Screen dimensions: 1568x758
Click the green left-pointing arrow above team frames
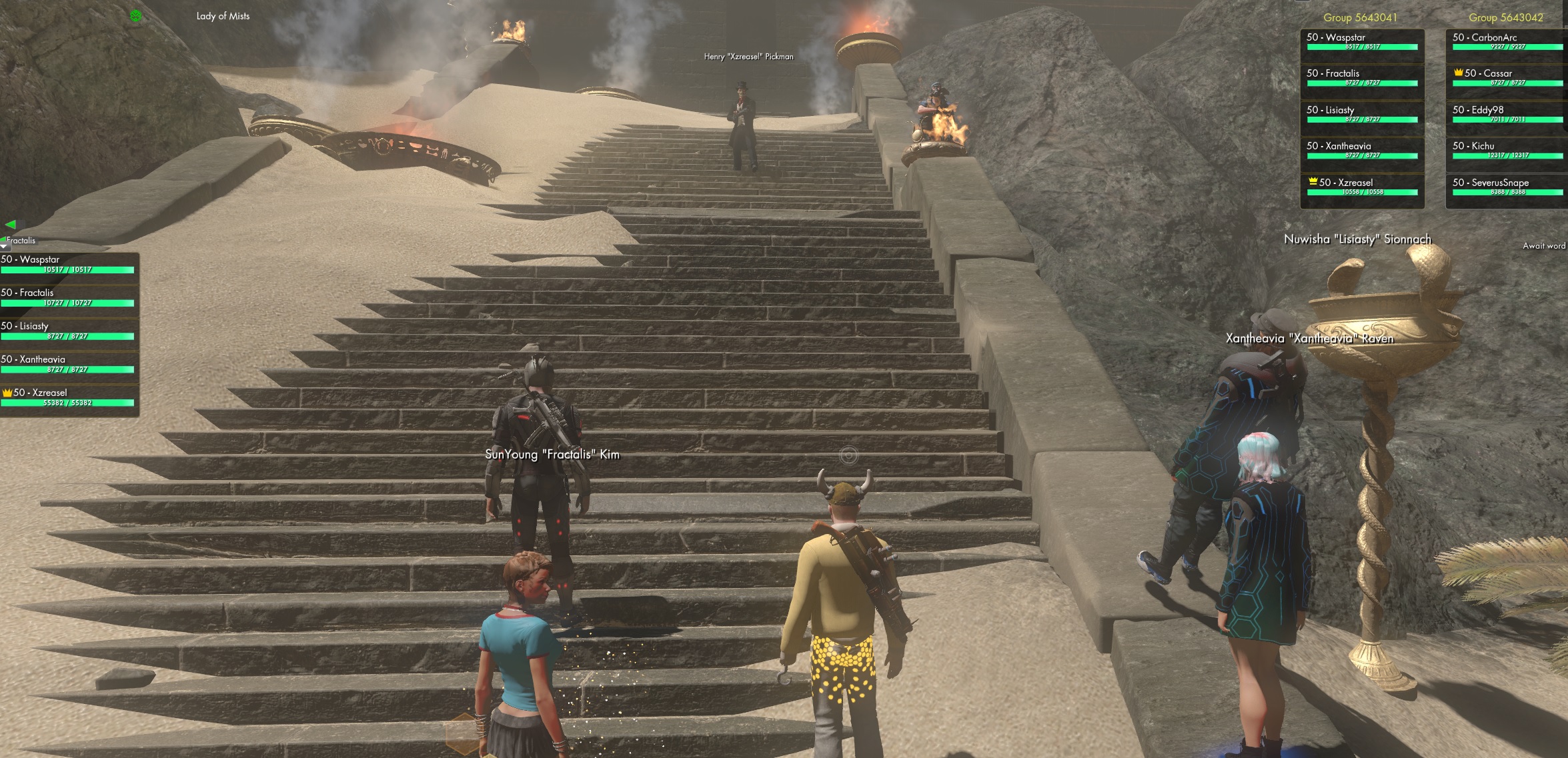tap(11, 225)
